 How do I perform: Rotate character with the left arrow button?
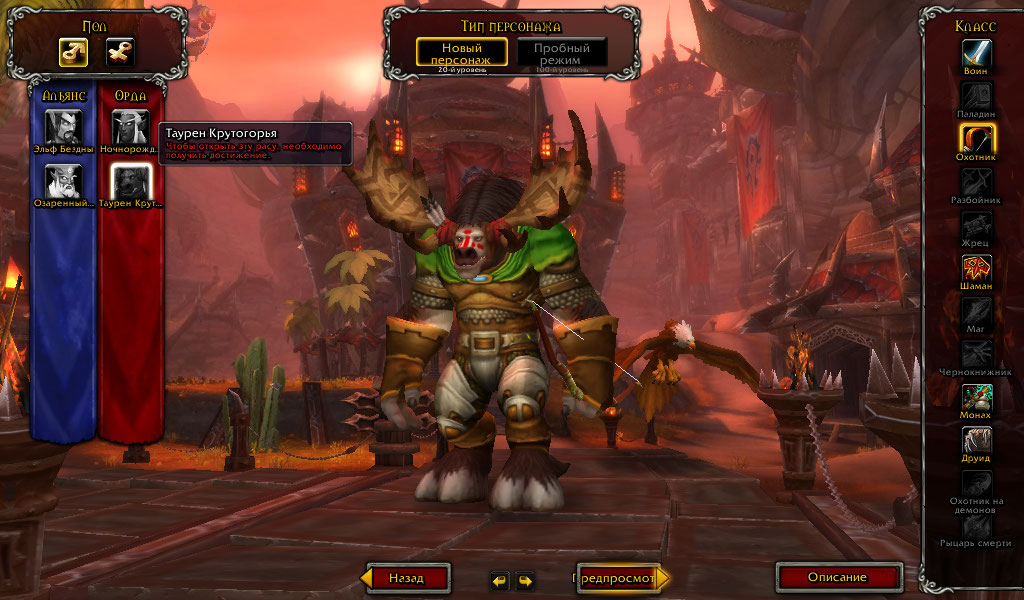tap(499, 580)
